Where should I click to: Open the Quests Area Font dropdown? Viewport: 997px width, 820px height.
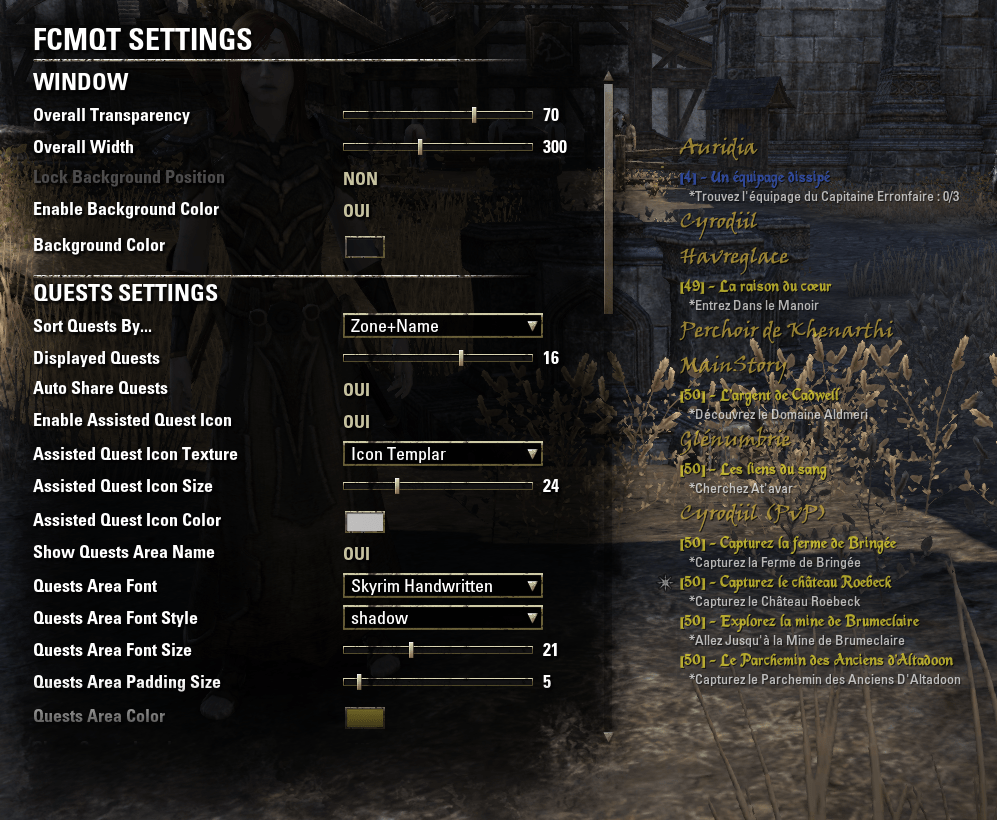442,586
